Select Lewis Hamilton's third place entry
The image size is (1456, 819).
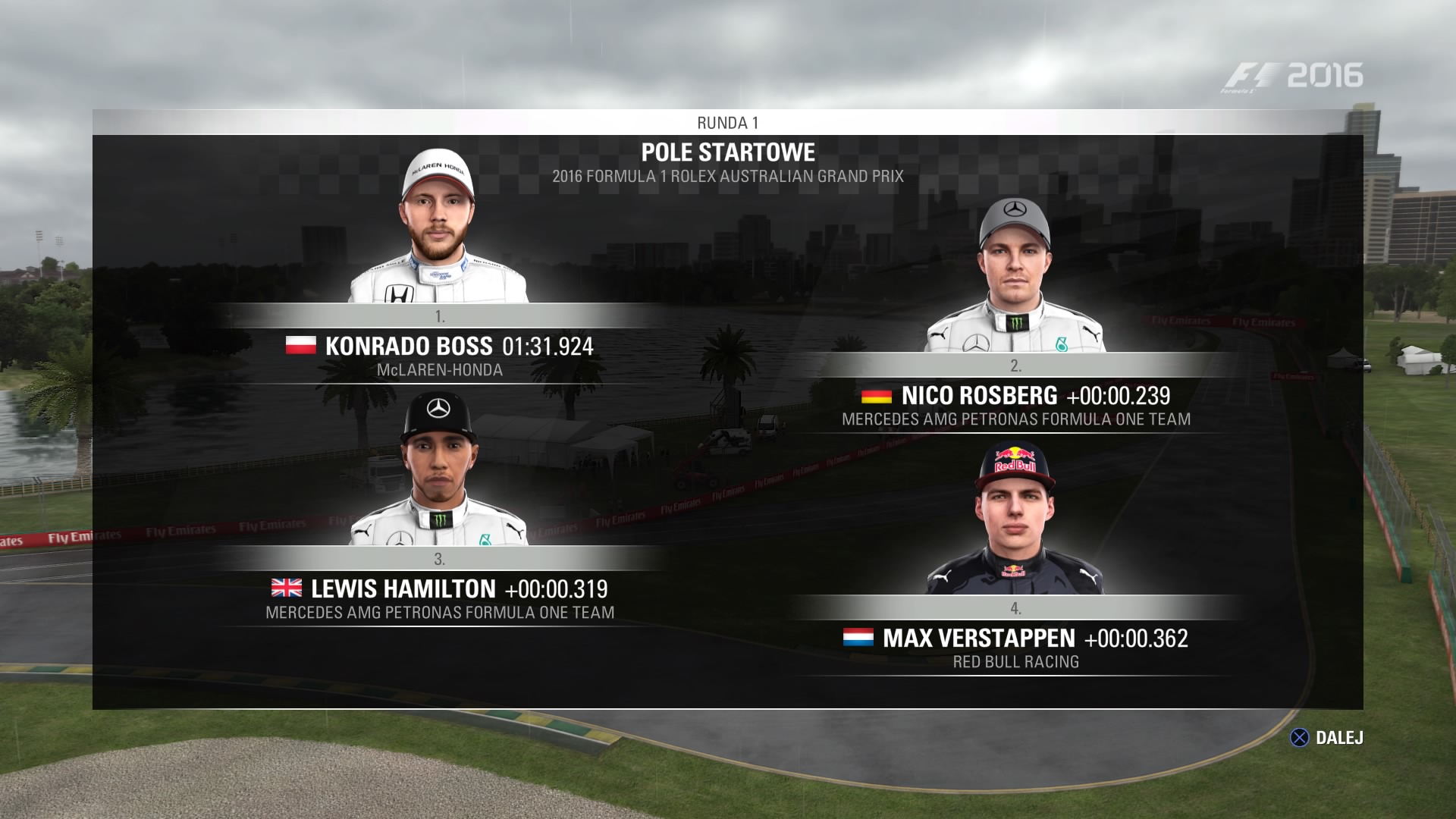click(439, 590)
